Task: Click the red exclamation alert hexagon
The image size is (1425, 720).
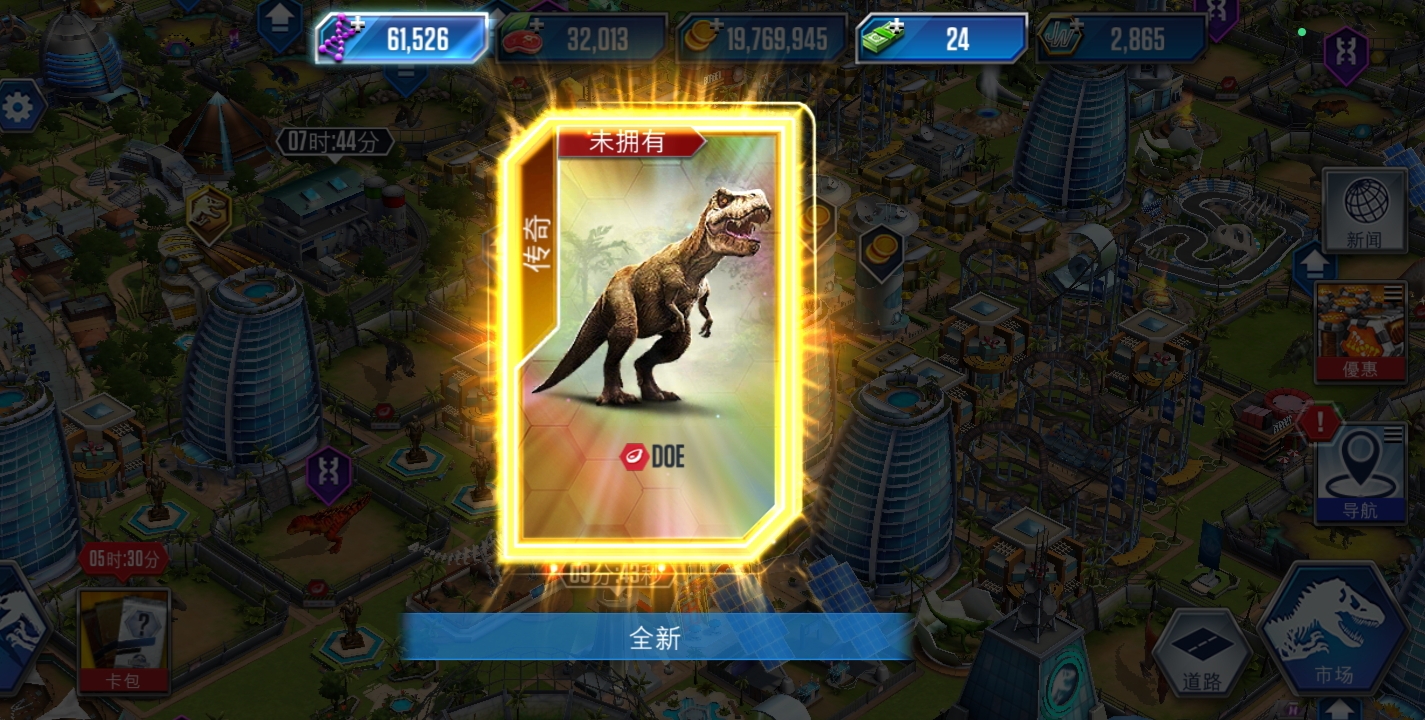Action: pyautogui.click(x=1319, y=423)
